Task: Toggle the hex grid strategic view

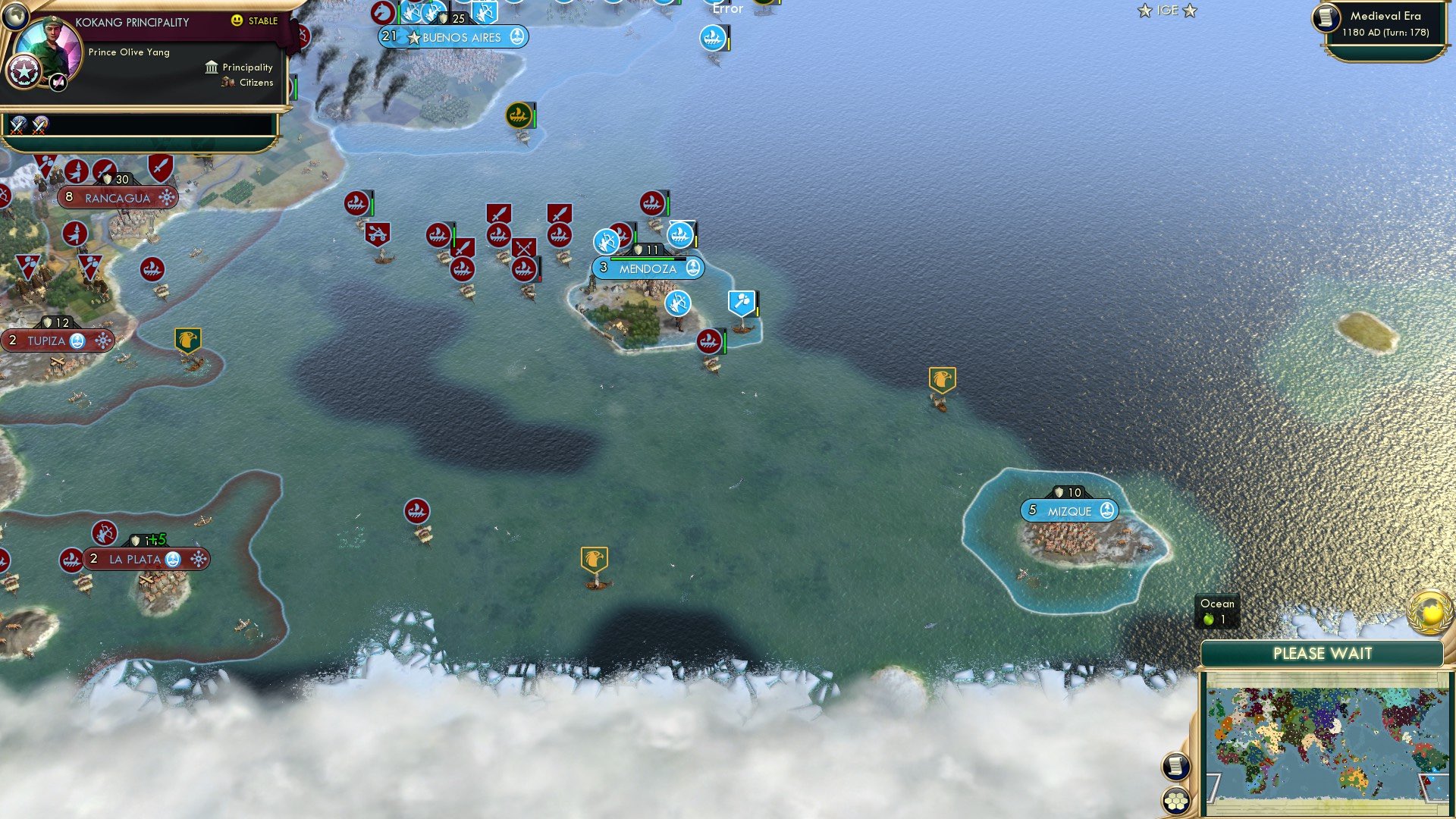Action: [1178, 799]
